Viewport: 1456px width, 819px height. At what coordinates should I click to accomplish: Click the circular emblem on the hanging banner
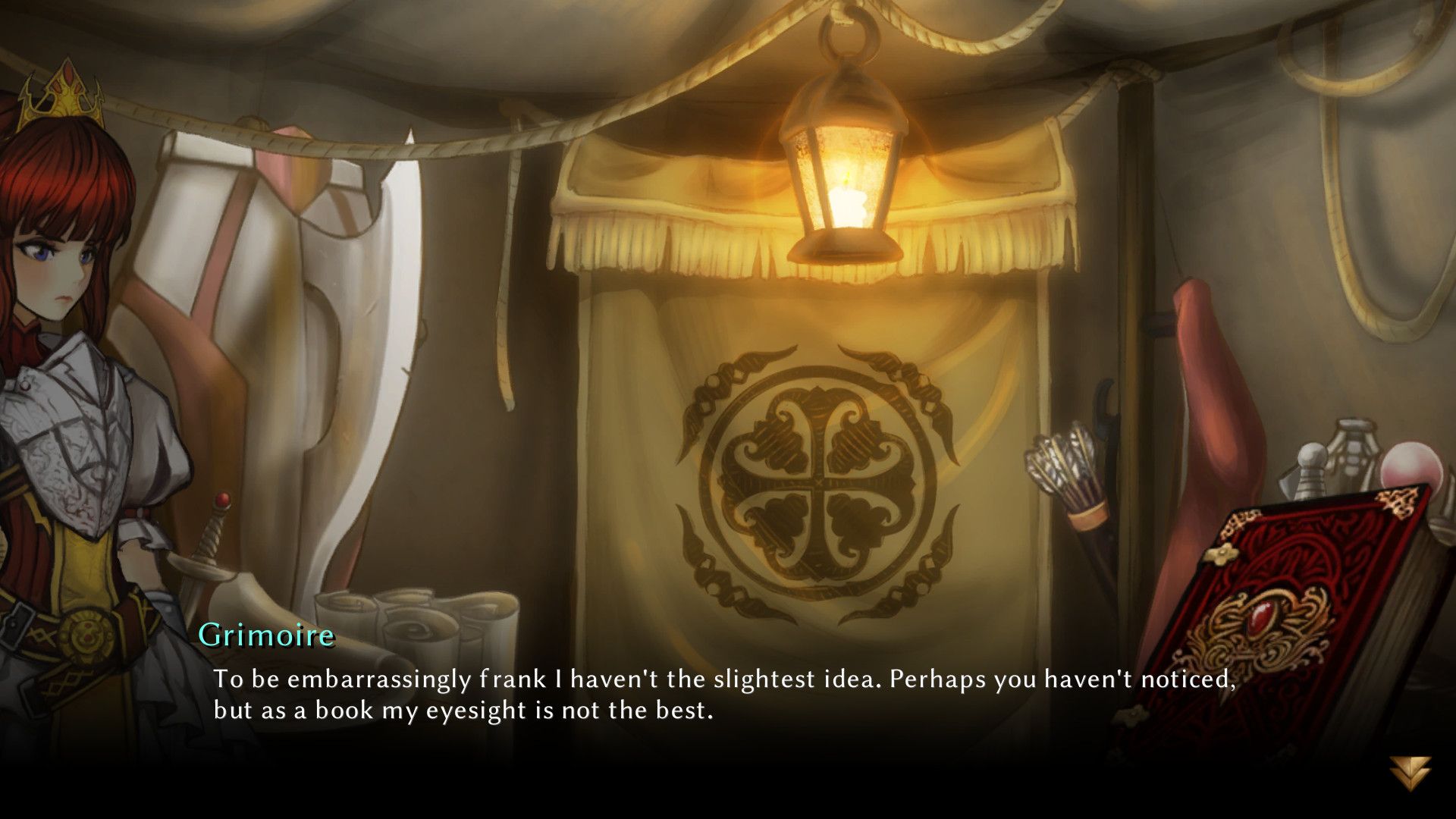coord(815,478)
